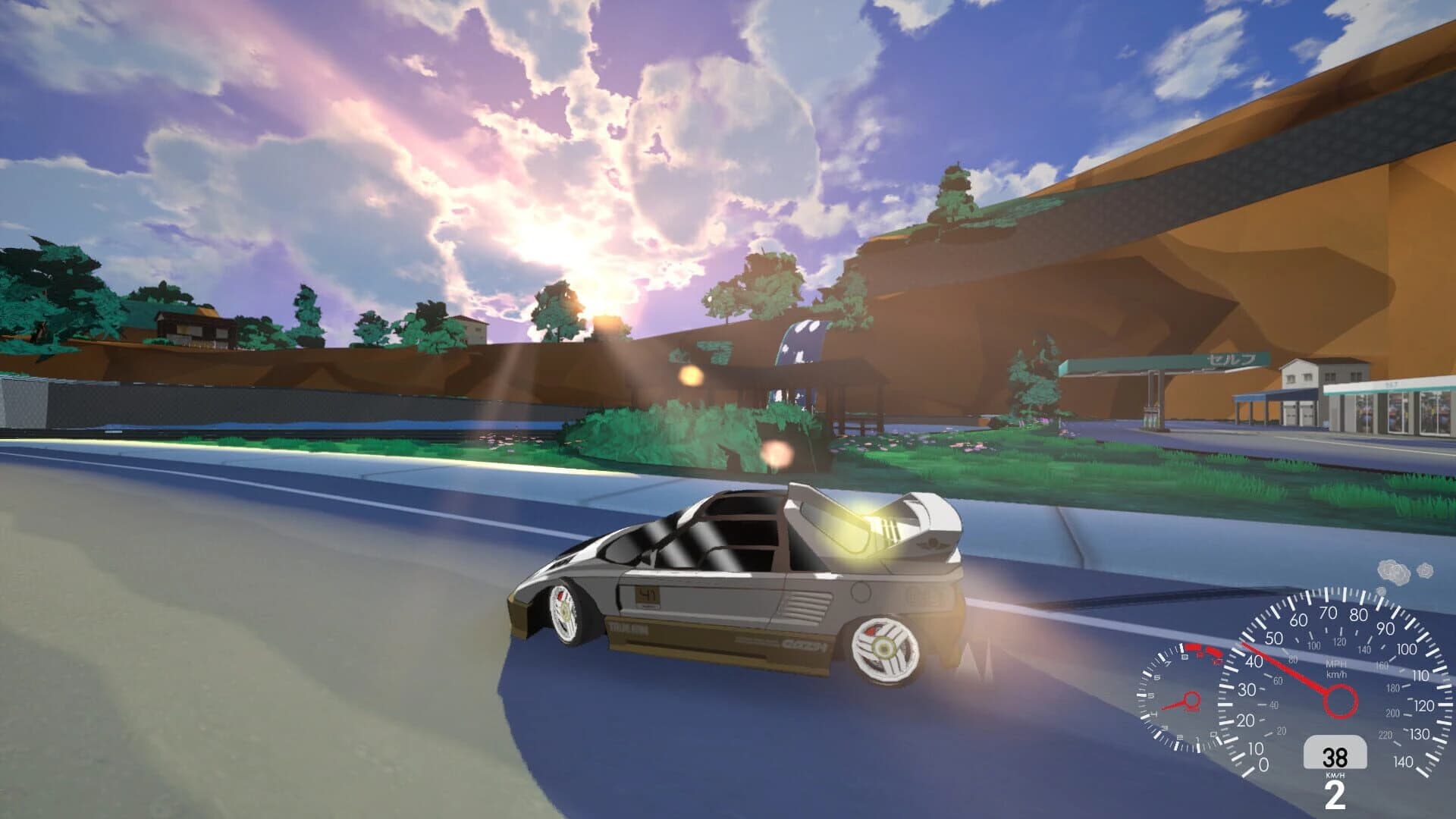Click the number 41 decal on the car door

pyautogui.click(x=647, y=595)
